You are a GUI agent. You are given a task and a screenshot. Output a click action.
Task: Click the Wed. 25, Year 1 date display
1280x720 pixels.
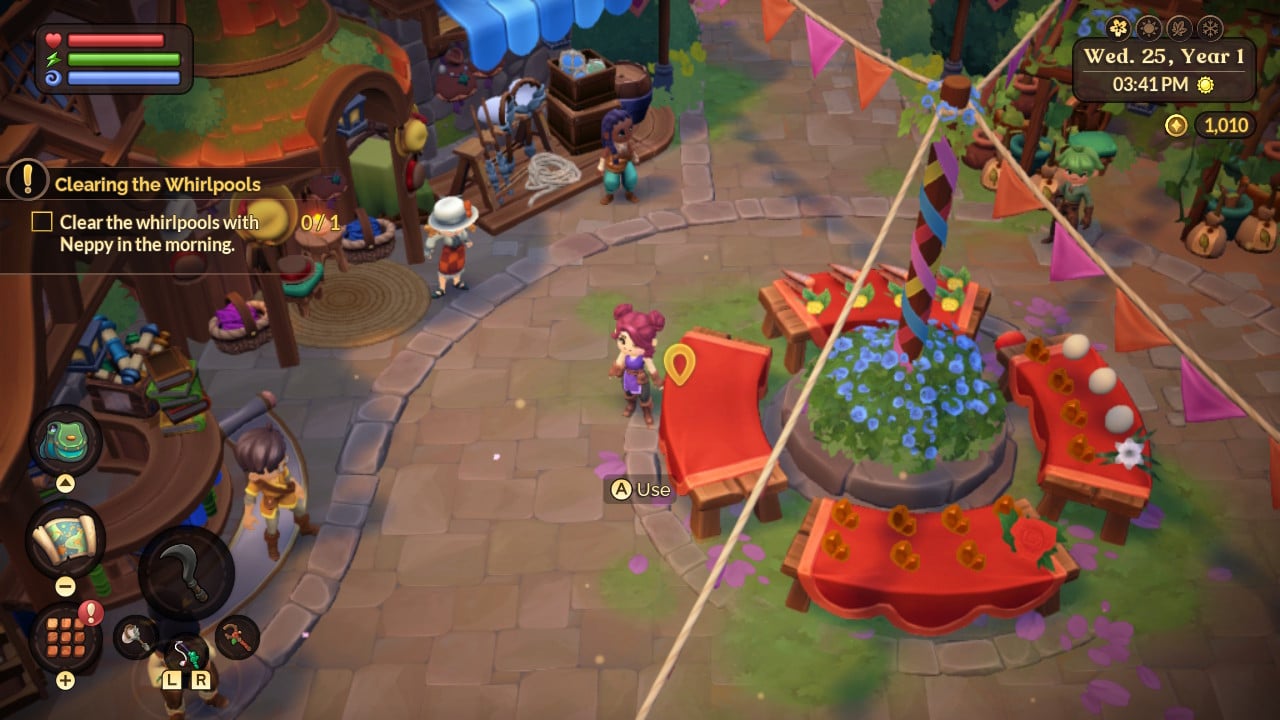coord(1164,55)
